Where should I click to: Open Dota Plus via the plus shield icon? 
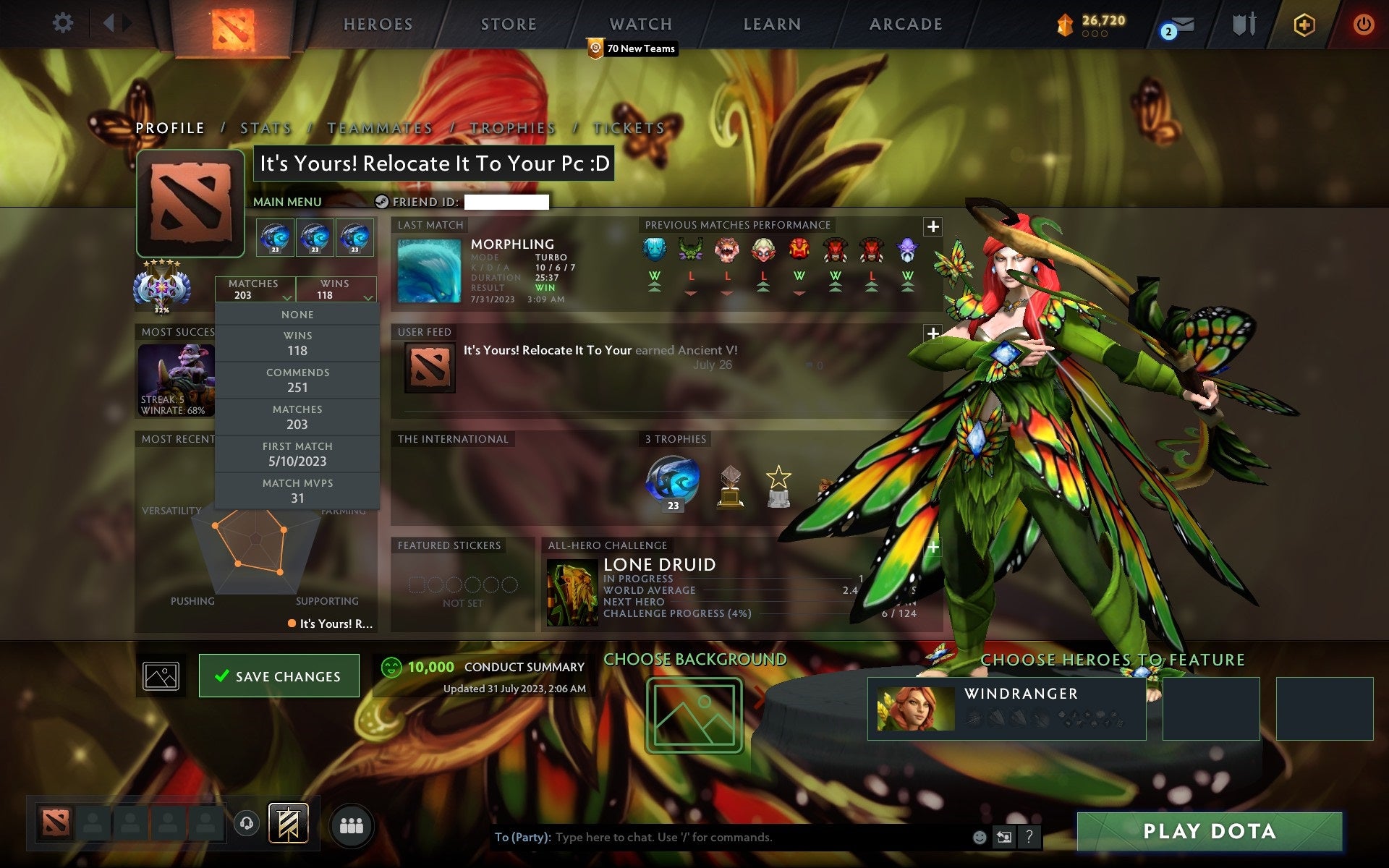click(1302, 23)
